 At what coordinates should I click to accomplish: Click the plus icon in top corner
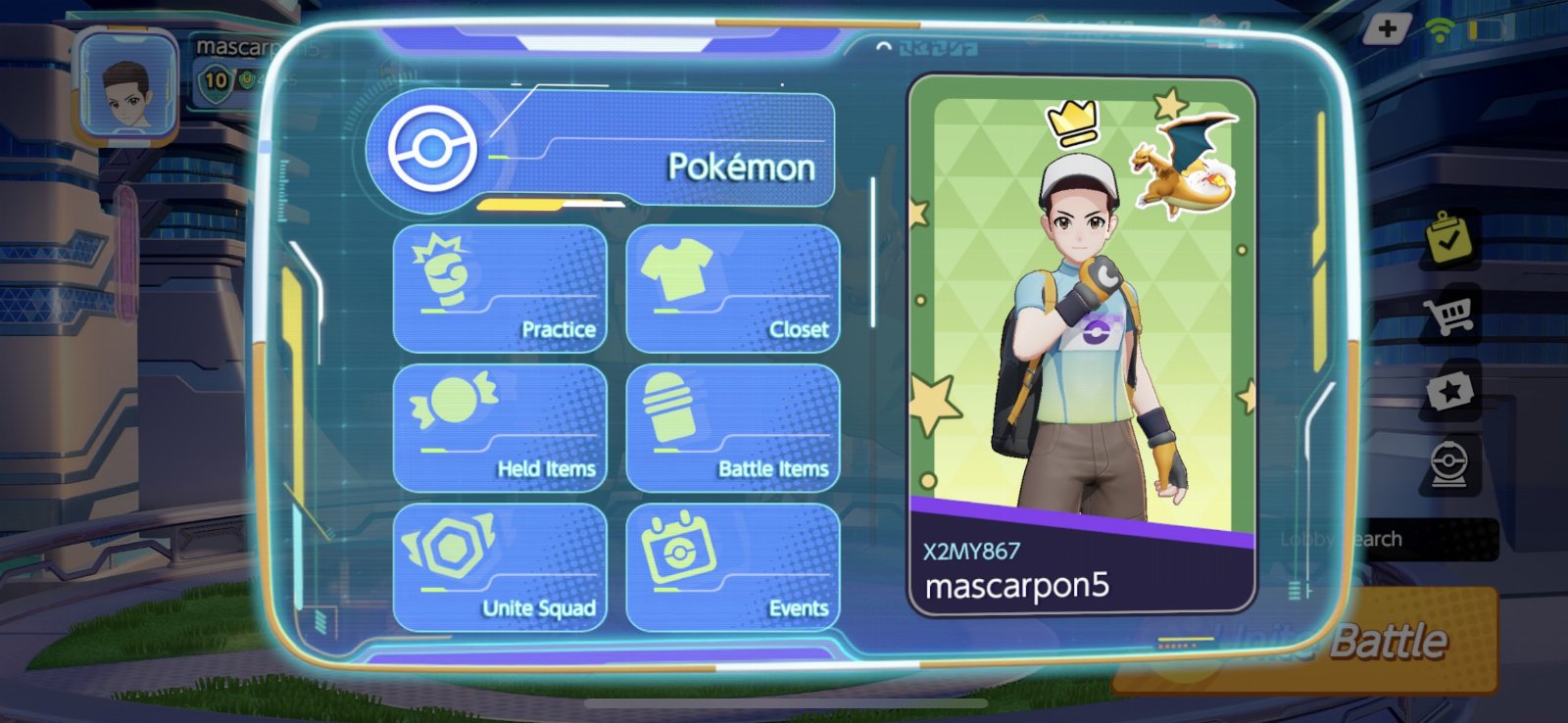[x=1387, y=28]
